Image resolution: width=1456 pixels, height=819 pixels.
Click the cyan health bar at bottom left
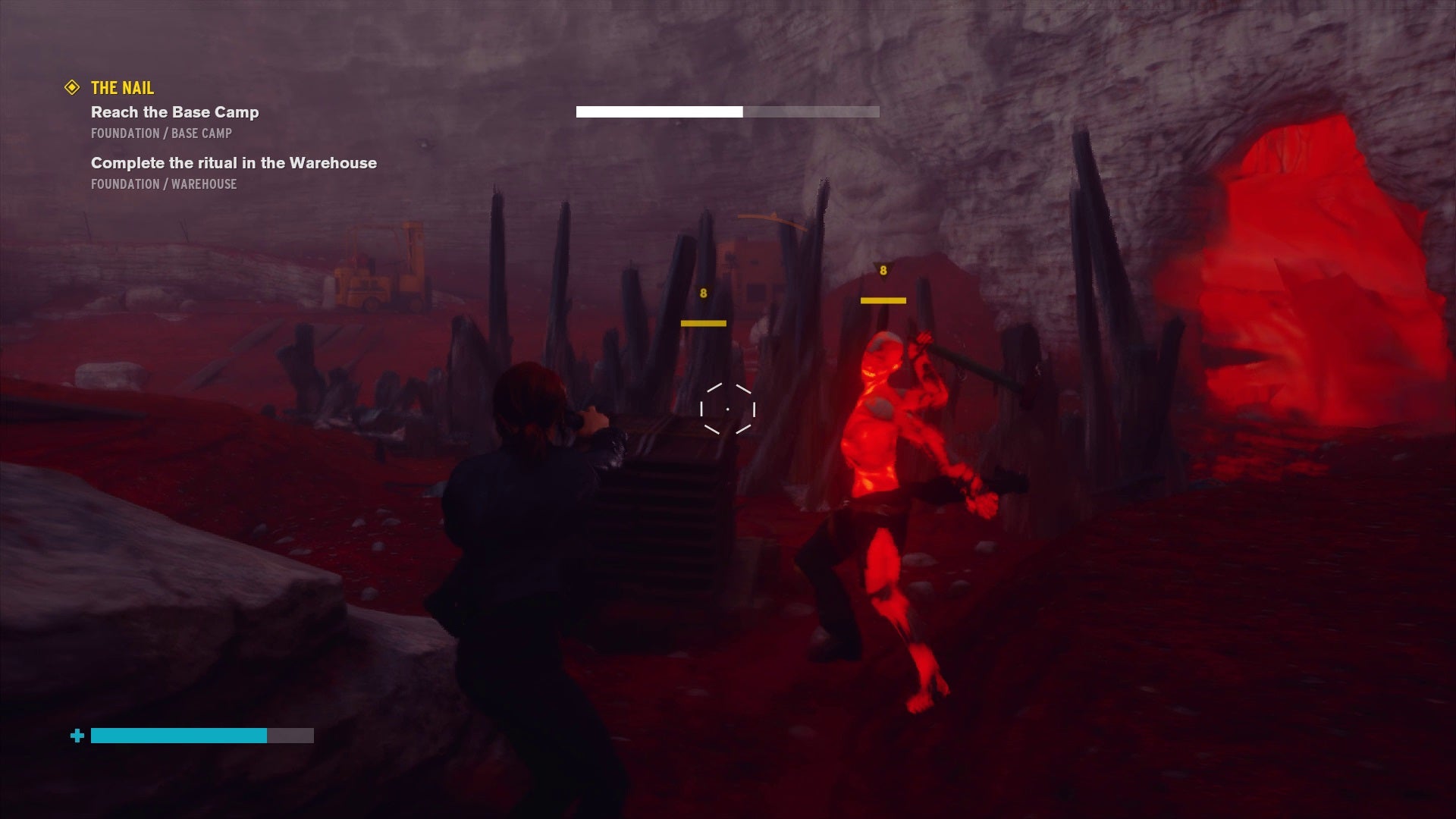pyautogui.click(x=179, y=736)
